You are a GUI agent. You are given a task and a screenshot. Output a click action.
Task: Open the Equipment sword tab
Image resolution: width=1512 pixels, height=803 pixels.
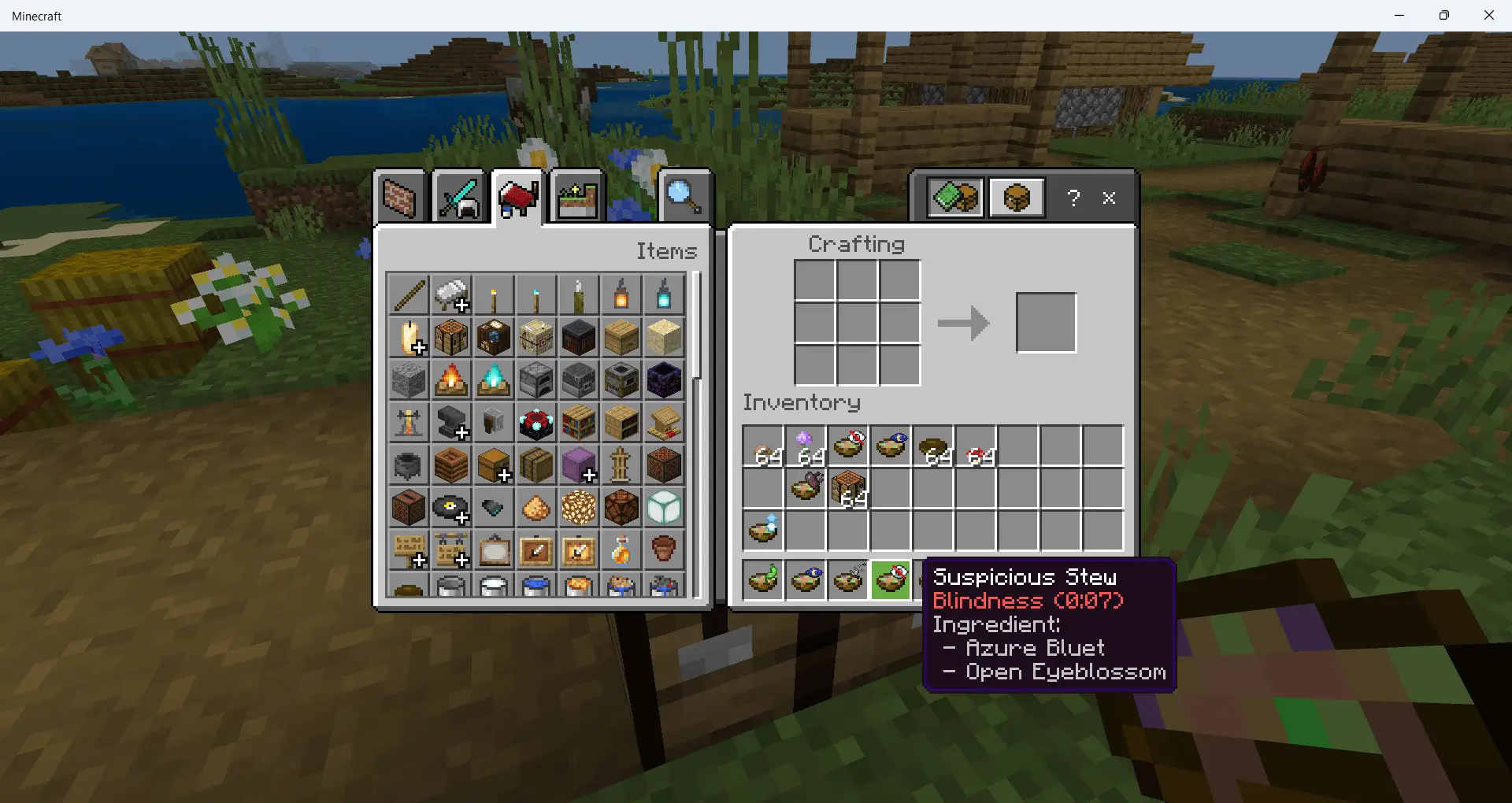coord(458,198)
